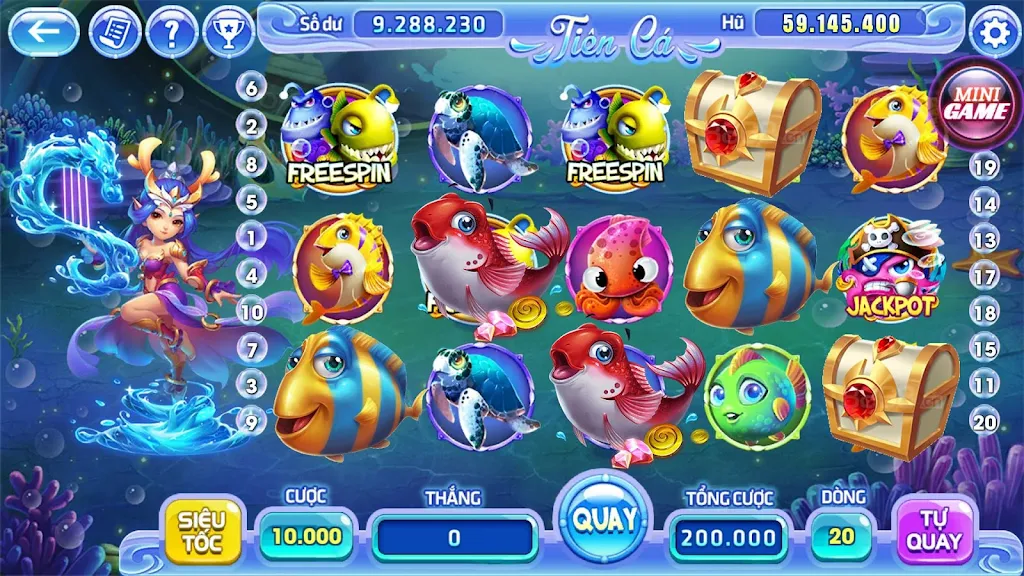Highlight payline number 1 bubble
The image size is (1024, 576).
click(251, 237)
